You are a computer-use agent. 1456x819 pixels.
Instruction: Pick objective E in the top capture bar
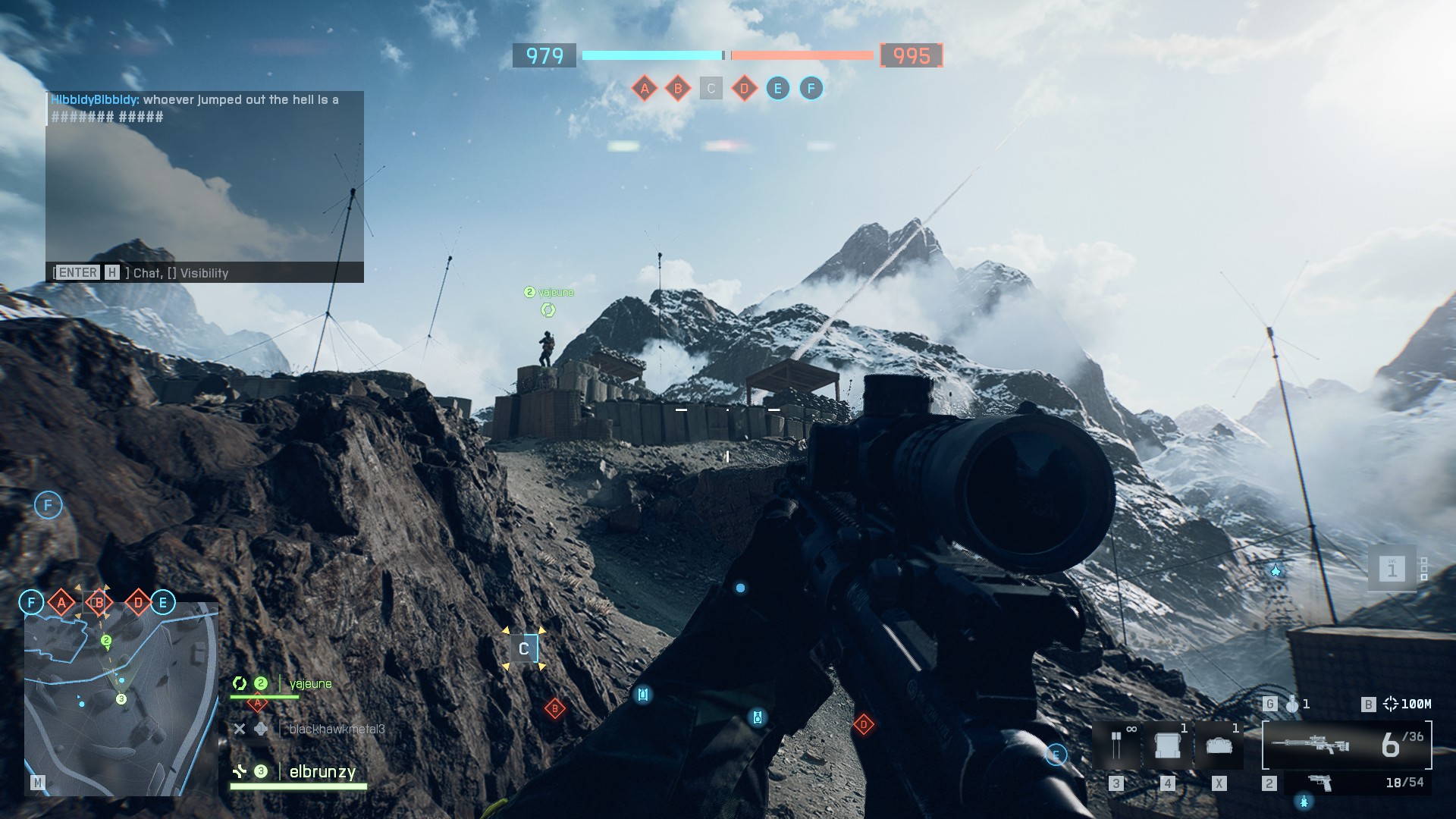click(x=777, y=89)
